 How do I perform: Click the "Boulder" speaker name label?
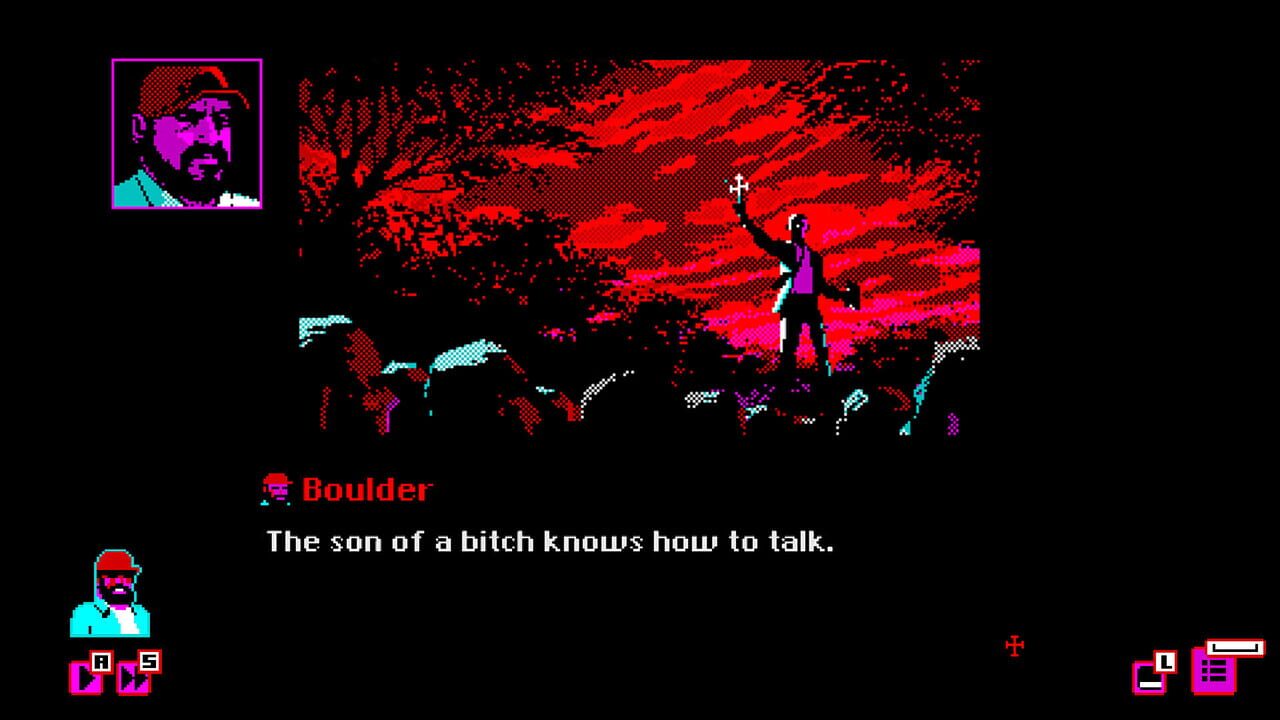click(369, 490)
